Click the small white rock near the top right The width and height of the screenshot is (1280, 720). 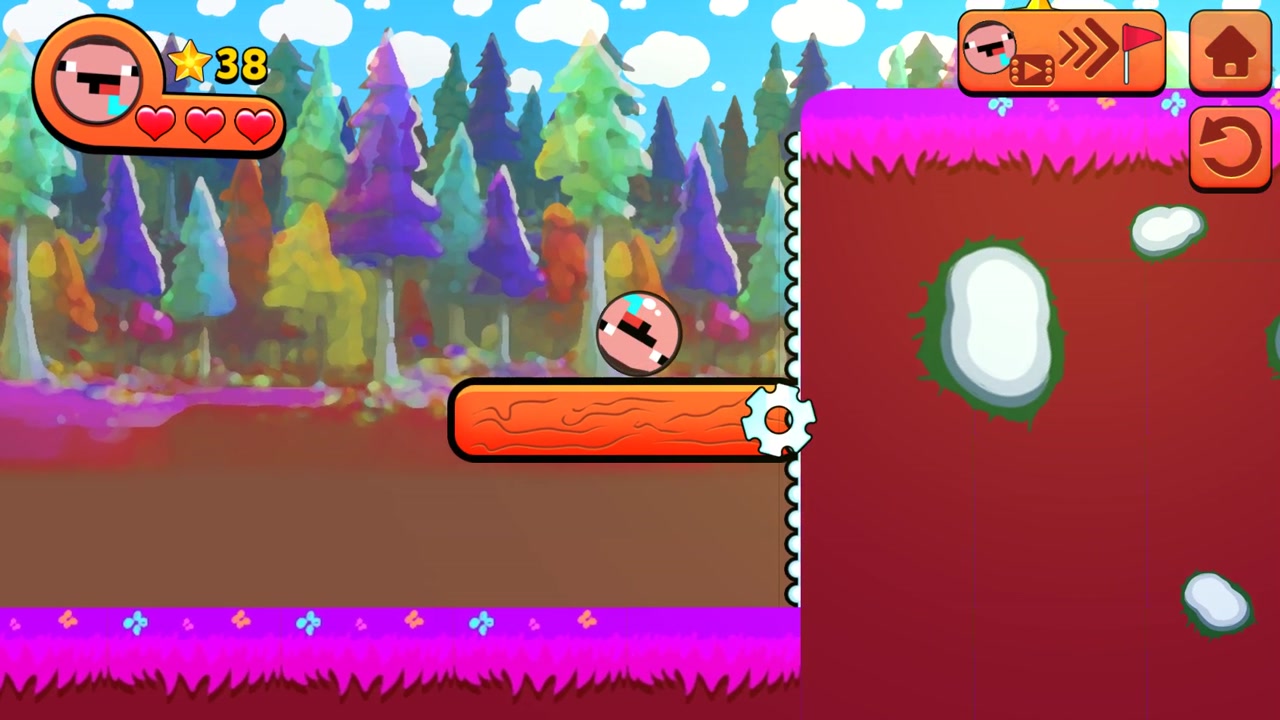(1168, 228)
